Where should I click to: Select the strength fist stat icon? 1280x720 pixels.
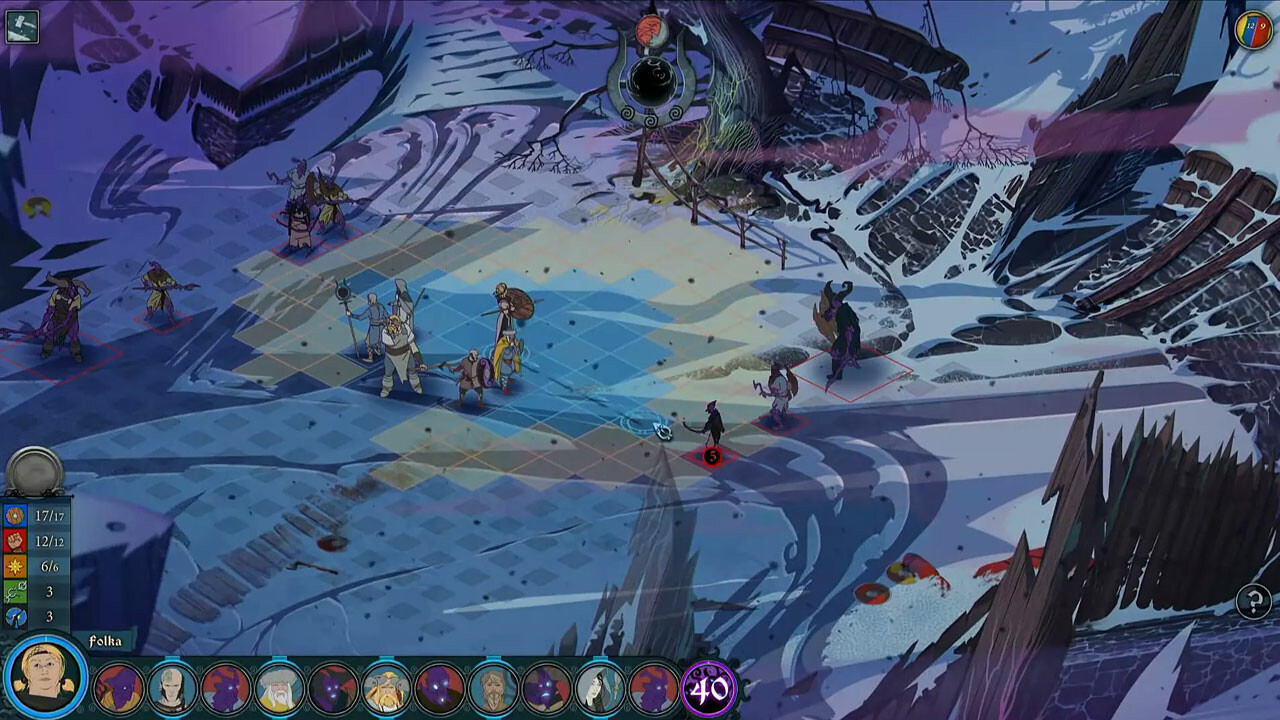click(x=13, y=541)
